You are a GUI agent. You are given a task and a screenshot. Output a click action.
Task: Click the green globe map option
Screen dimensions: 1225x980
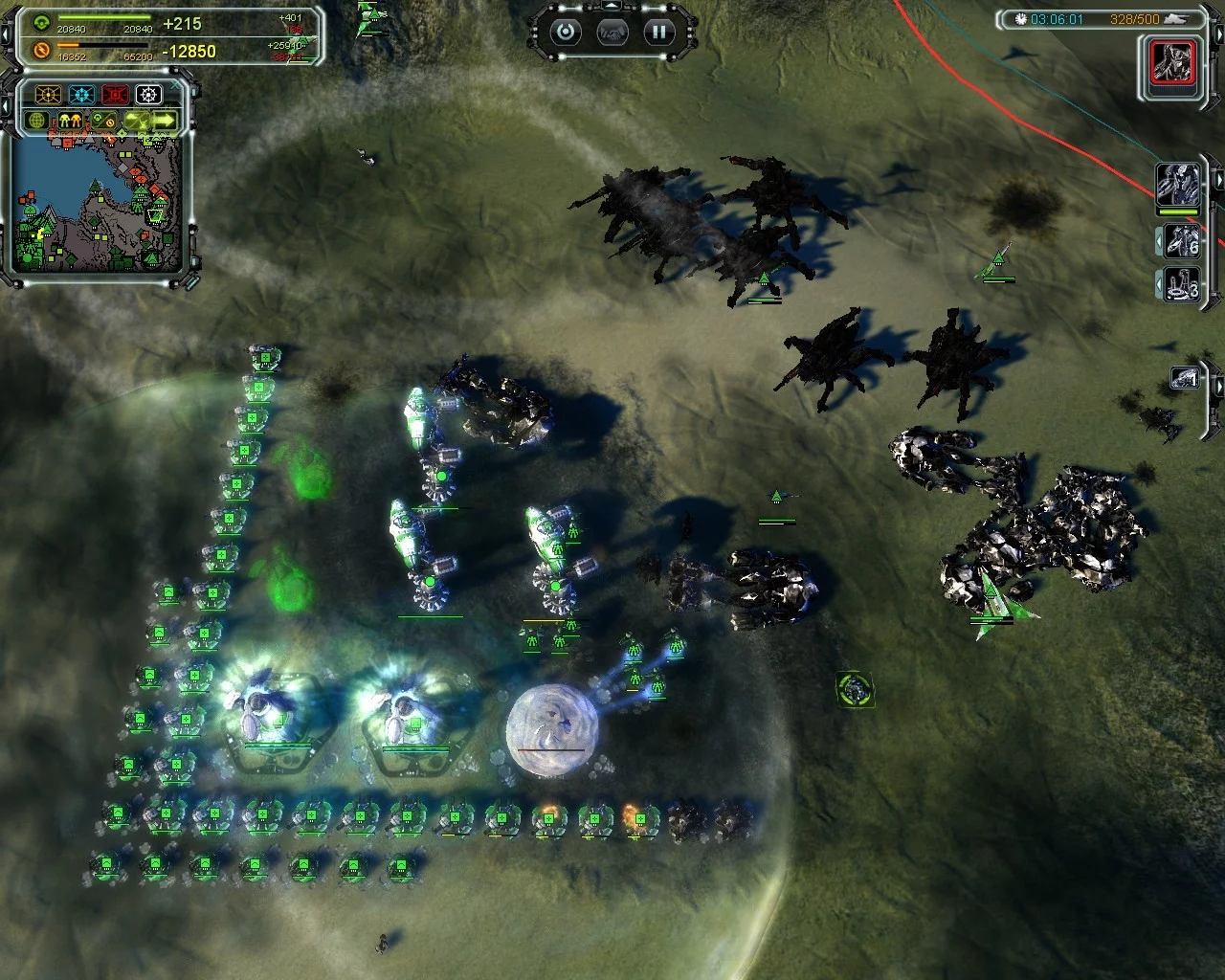[37, 122]
